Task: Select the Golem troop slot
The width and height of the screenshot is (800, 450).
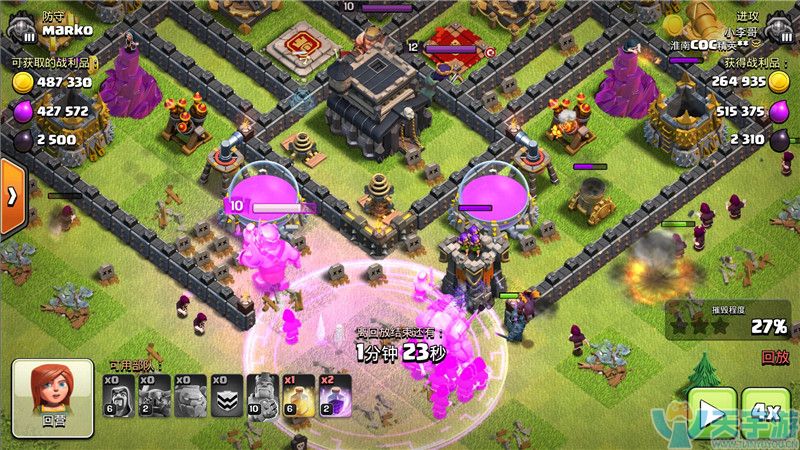Action: tap(191, 396)
